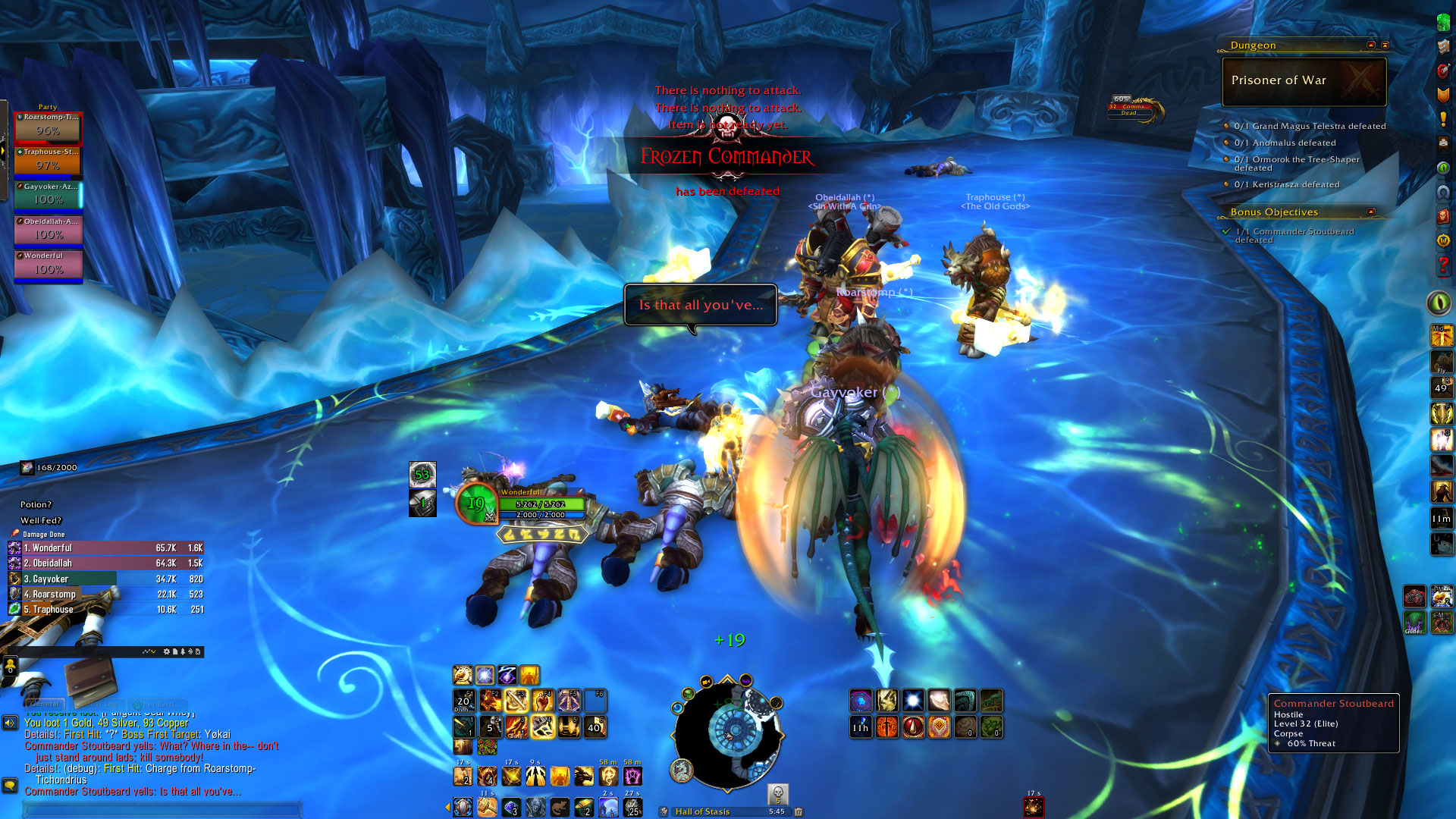The height and width of the screenshot is (819, 1456).
Task: Open the minimap in the bottom center
Action: click(x=726, y=733)
